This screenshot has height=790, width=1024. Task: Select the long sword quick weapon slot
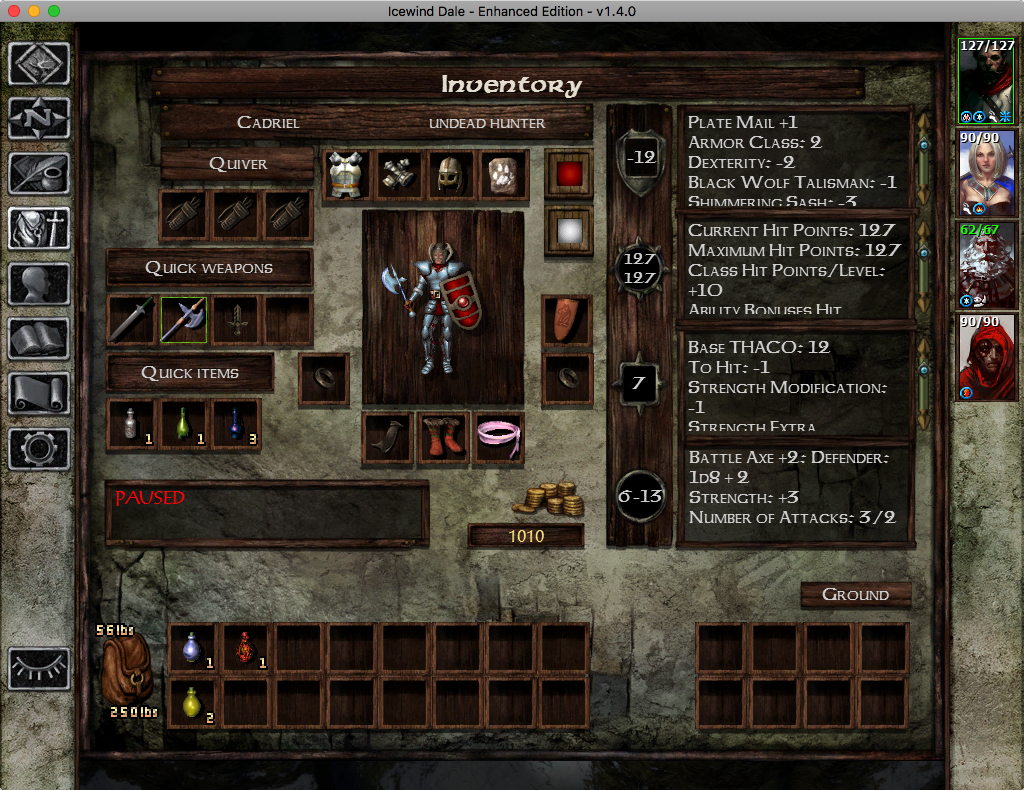pyautogui.click(x=132, y=320)
